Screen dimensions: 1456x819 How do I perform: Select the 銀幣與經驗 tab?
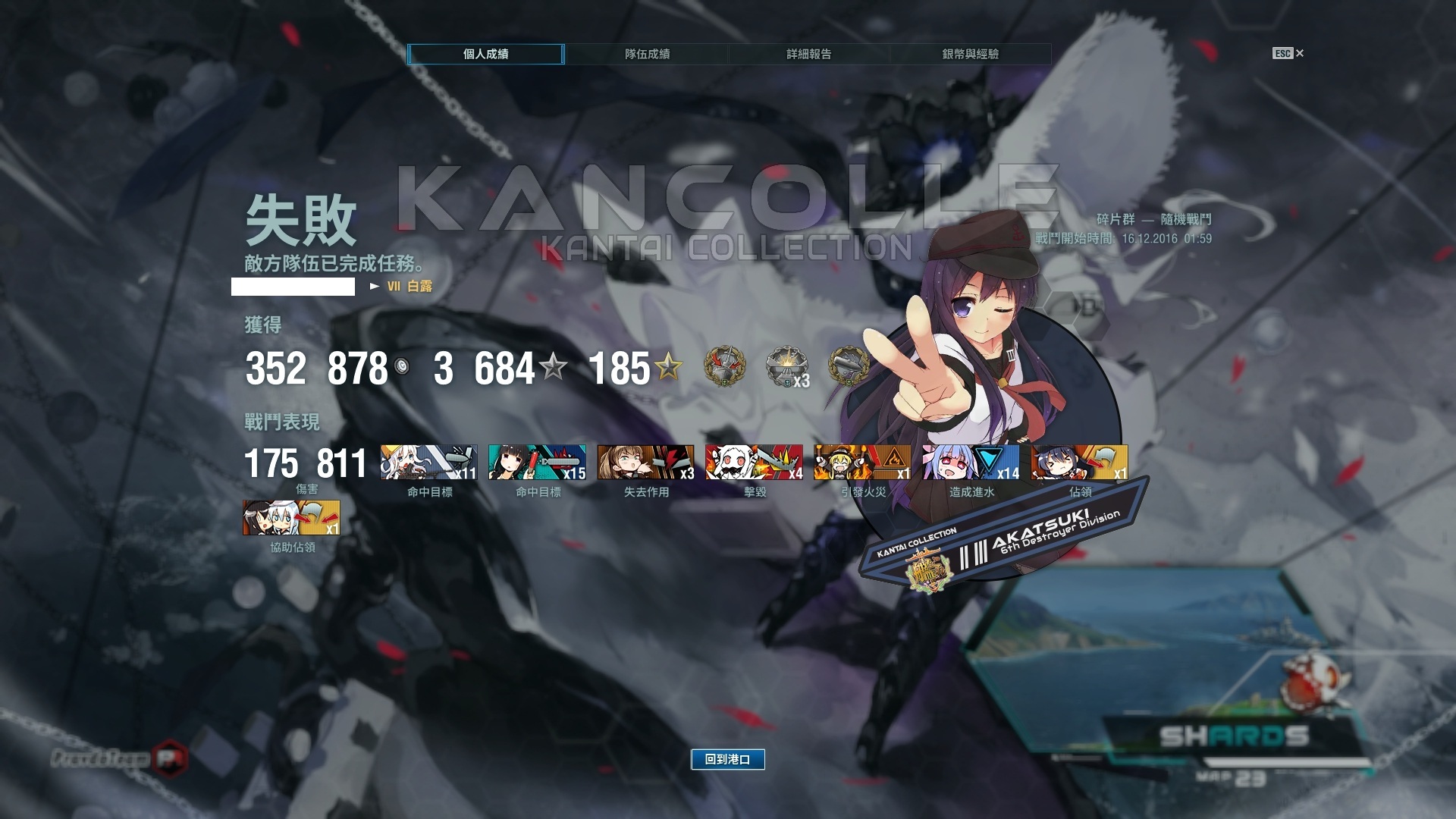pyautogui.click(x=970, y=54)
